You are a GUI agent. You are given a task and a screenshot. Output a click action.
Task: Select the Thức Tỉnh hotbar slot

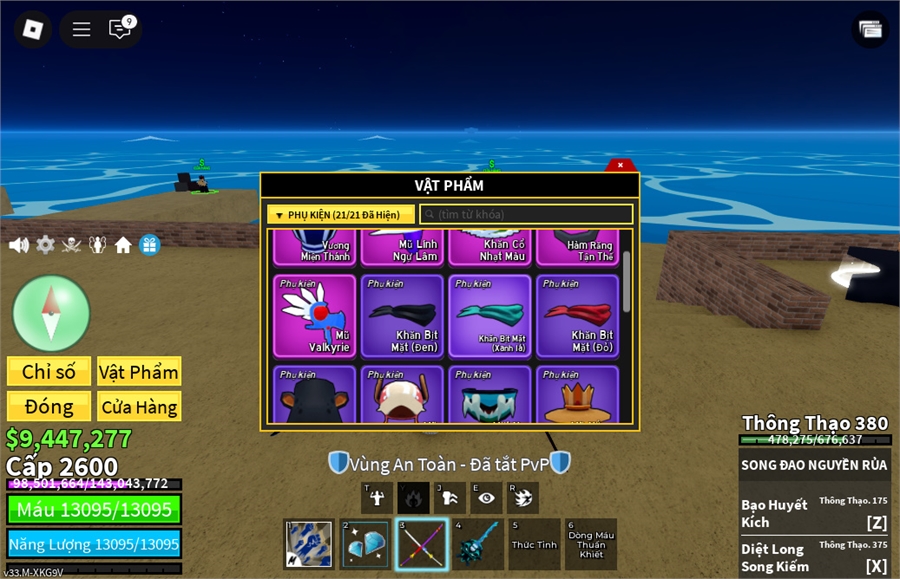(x=534, y=544)
